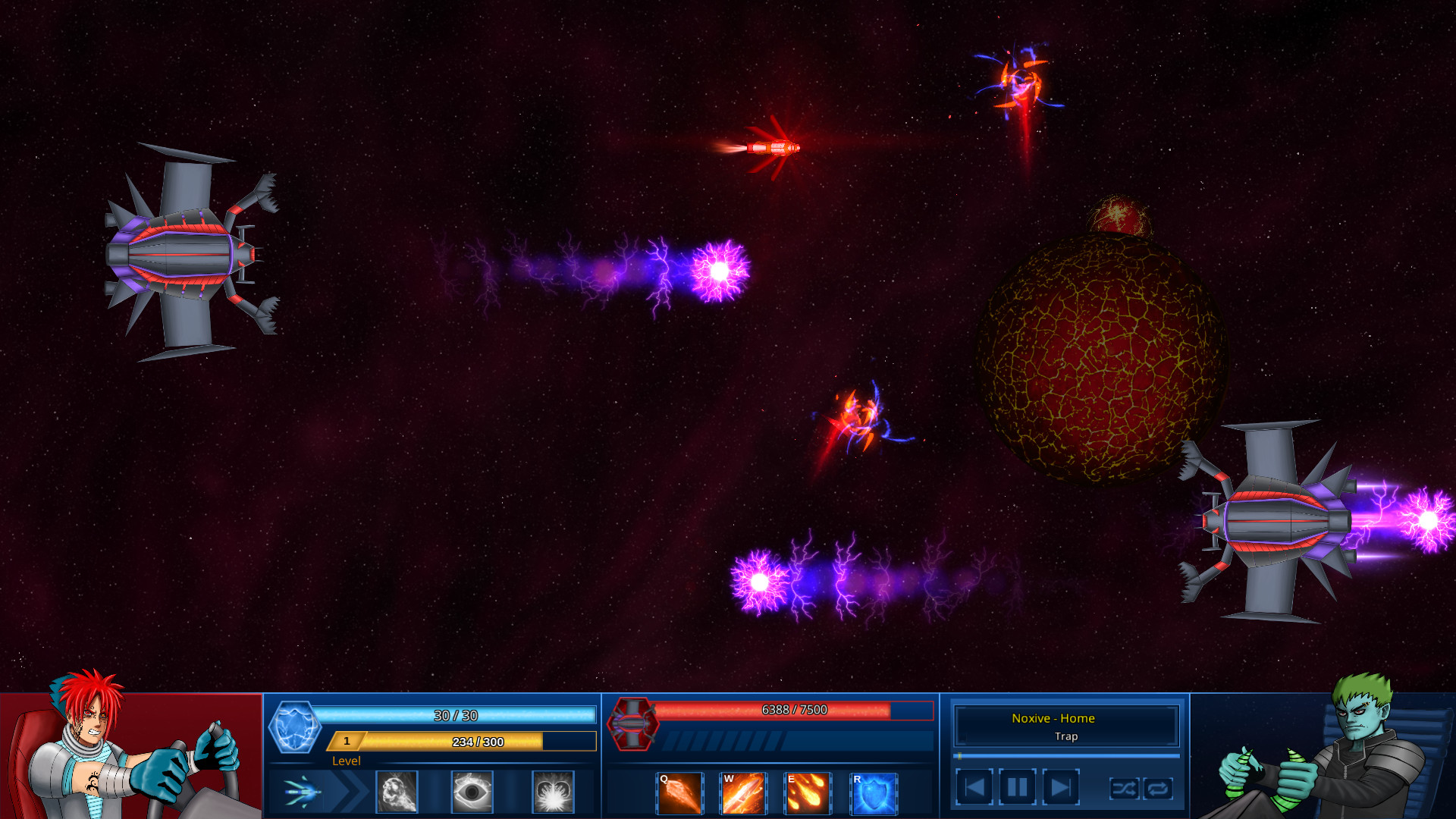1456x819 pixels.
Task: Select the fiery skull upgrade icon
Action: pyautogui.click(x=397, y=790)
